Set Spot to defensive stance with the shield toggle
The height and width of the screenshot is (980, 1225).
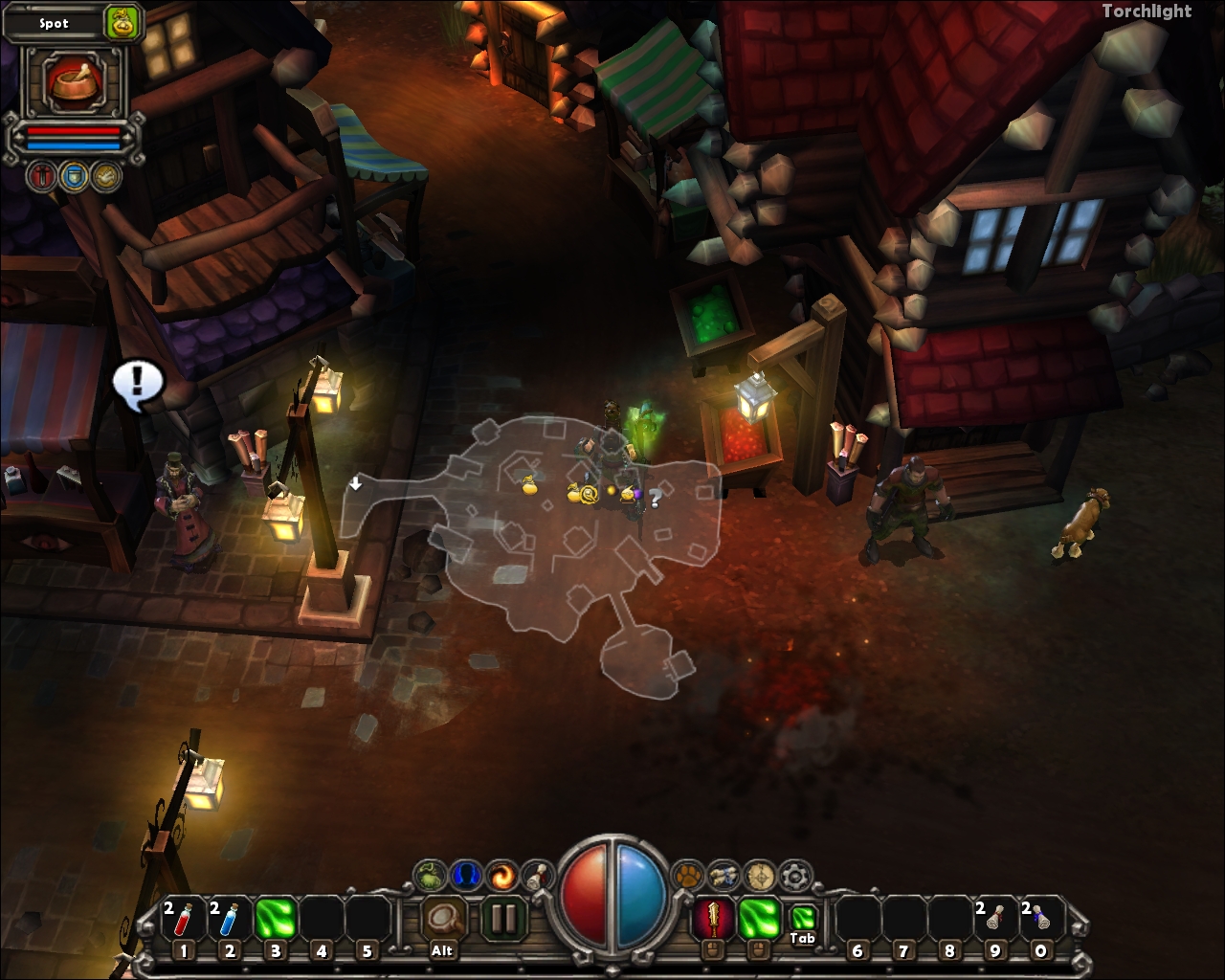[76, 176]
